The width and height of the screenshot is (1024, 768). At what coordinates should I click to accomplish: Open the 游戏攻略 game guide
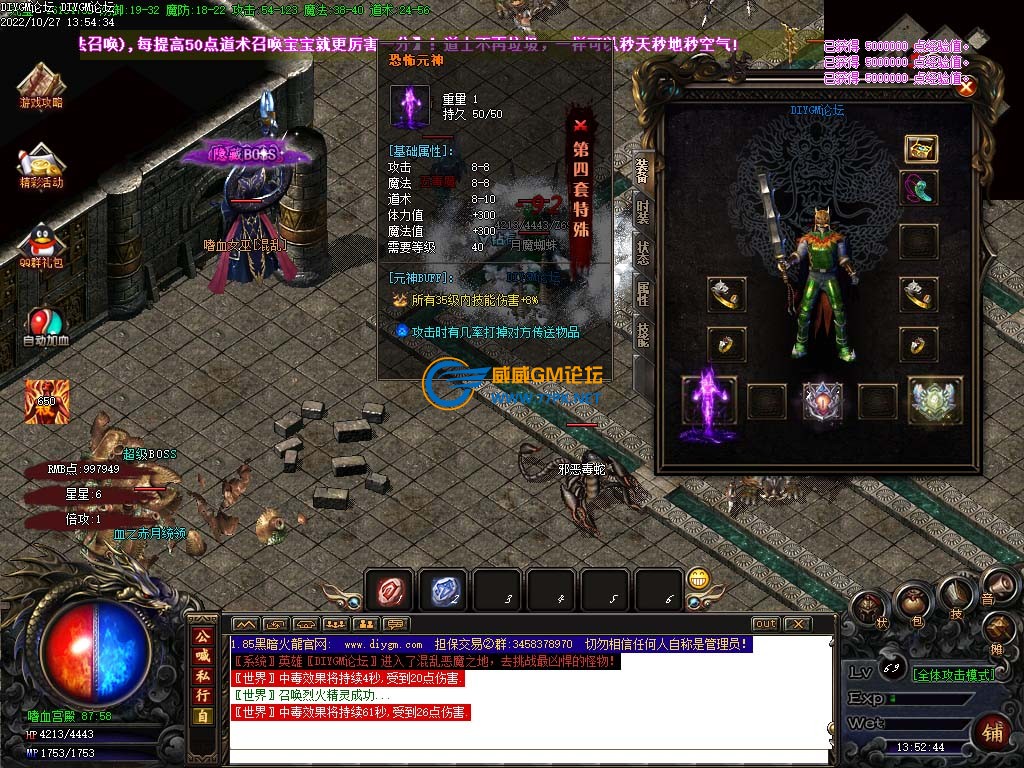[41, 87]
